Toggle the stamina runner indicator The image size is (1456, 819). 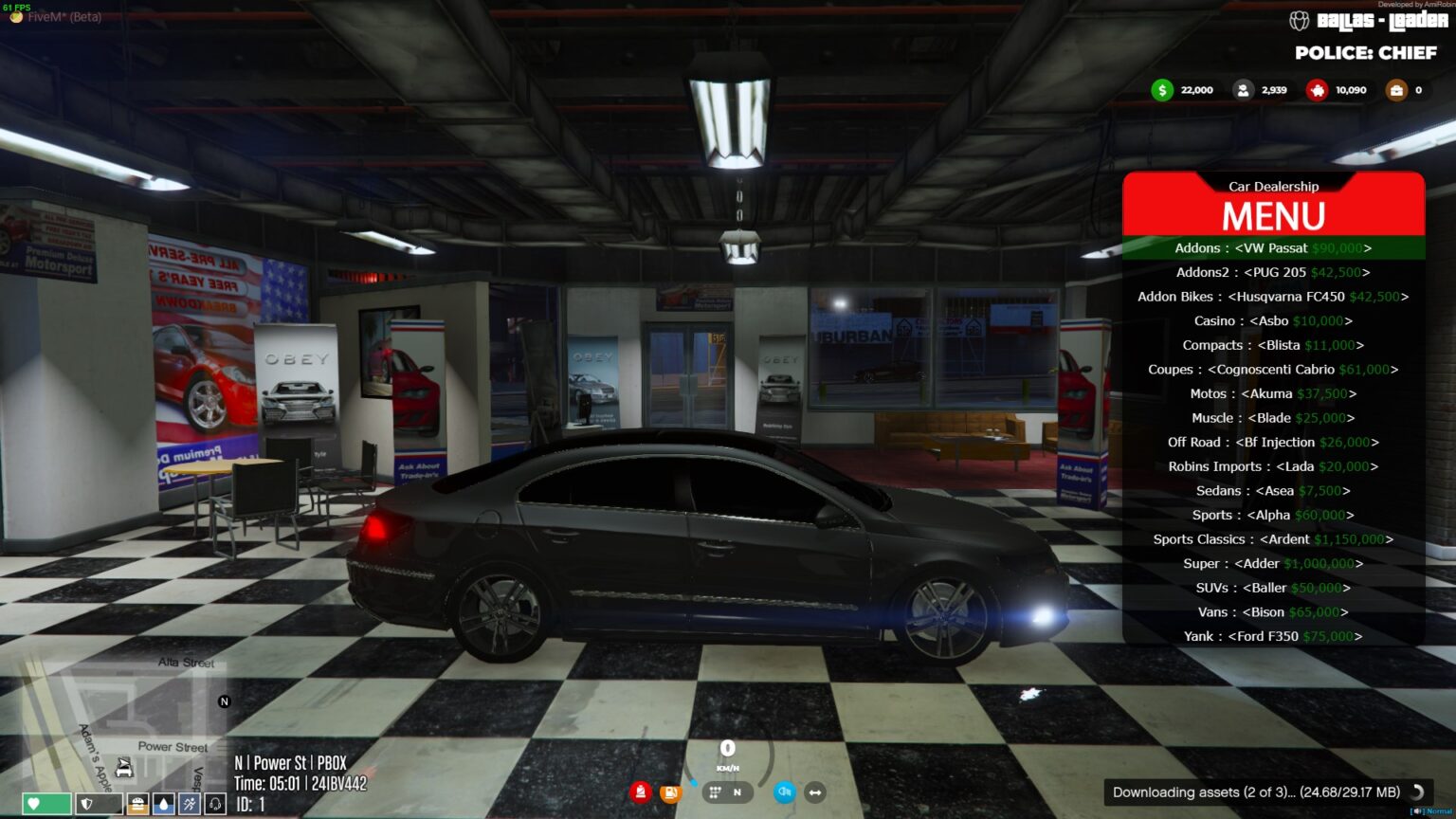point(189,803)
